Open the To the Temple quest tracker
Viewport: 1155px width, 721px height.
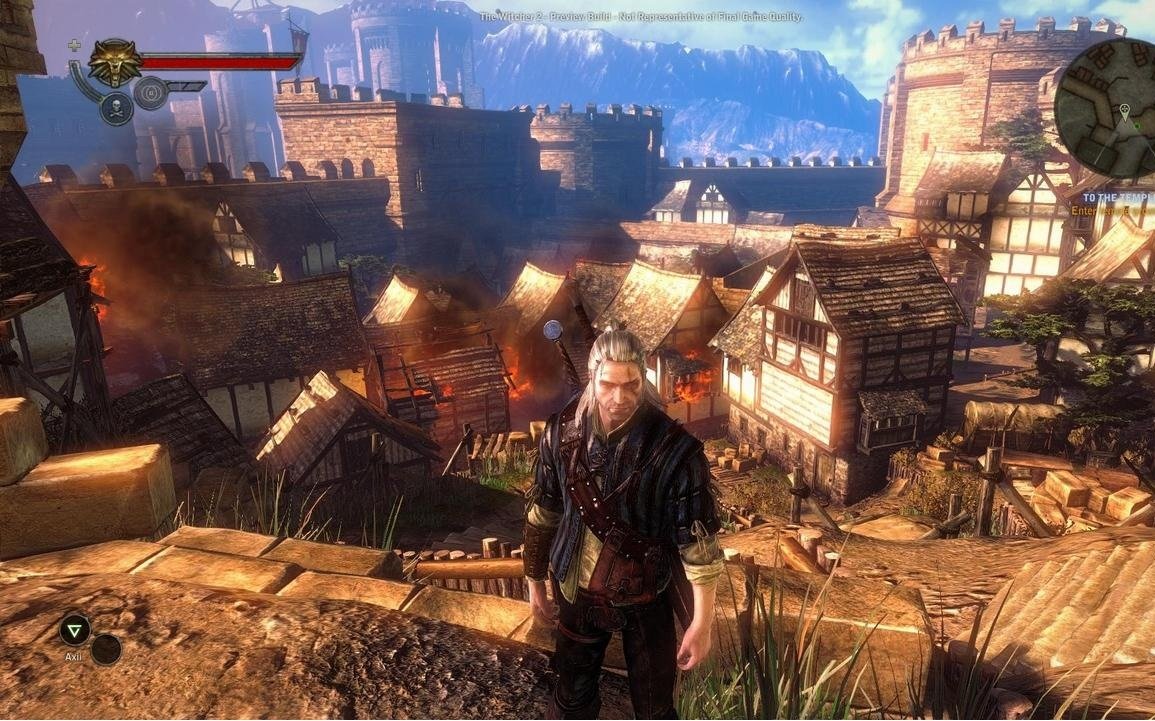[1115, 198]
